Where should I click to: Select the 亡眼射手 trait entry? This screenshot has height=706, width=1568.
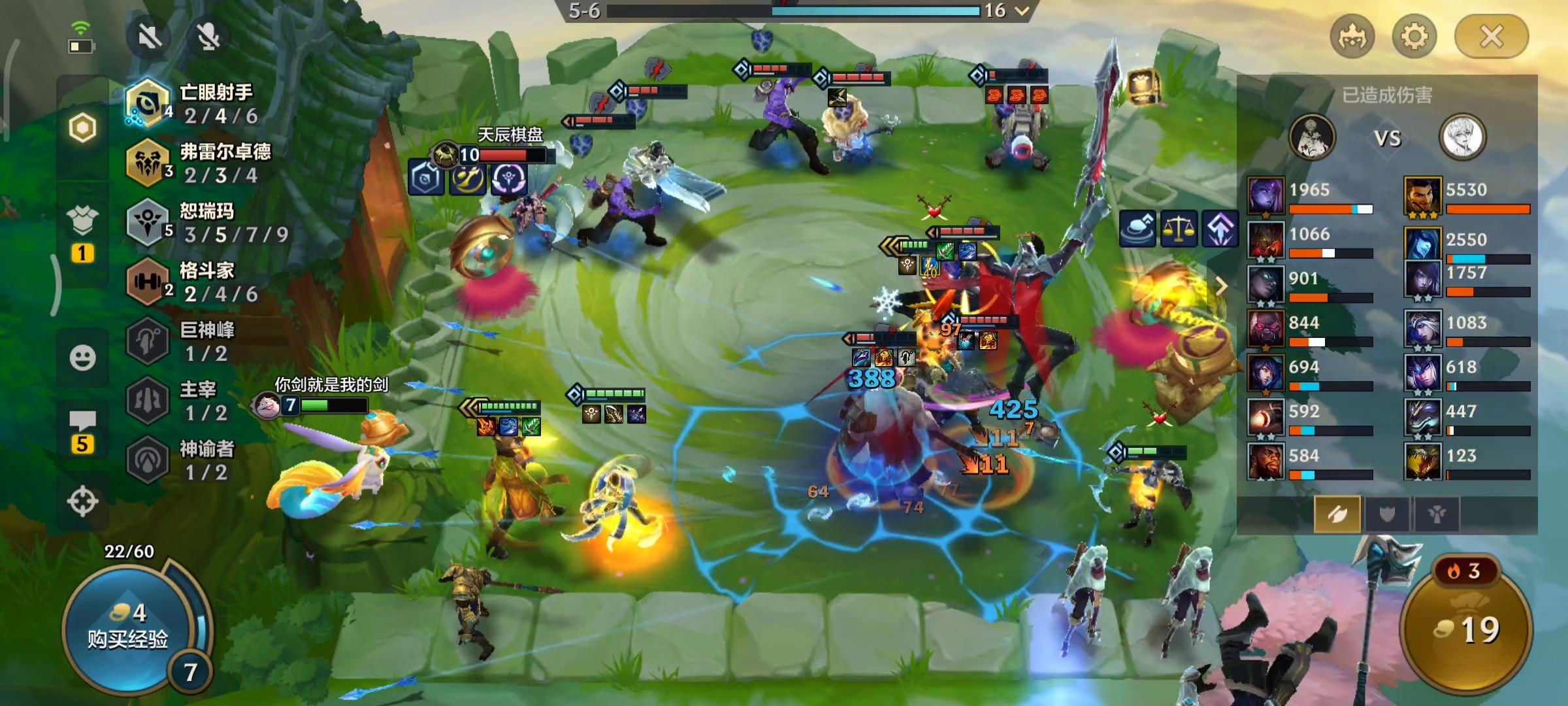point(196,104)
